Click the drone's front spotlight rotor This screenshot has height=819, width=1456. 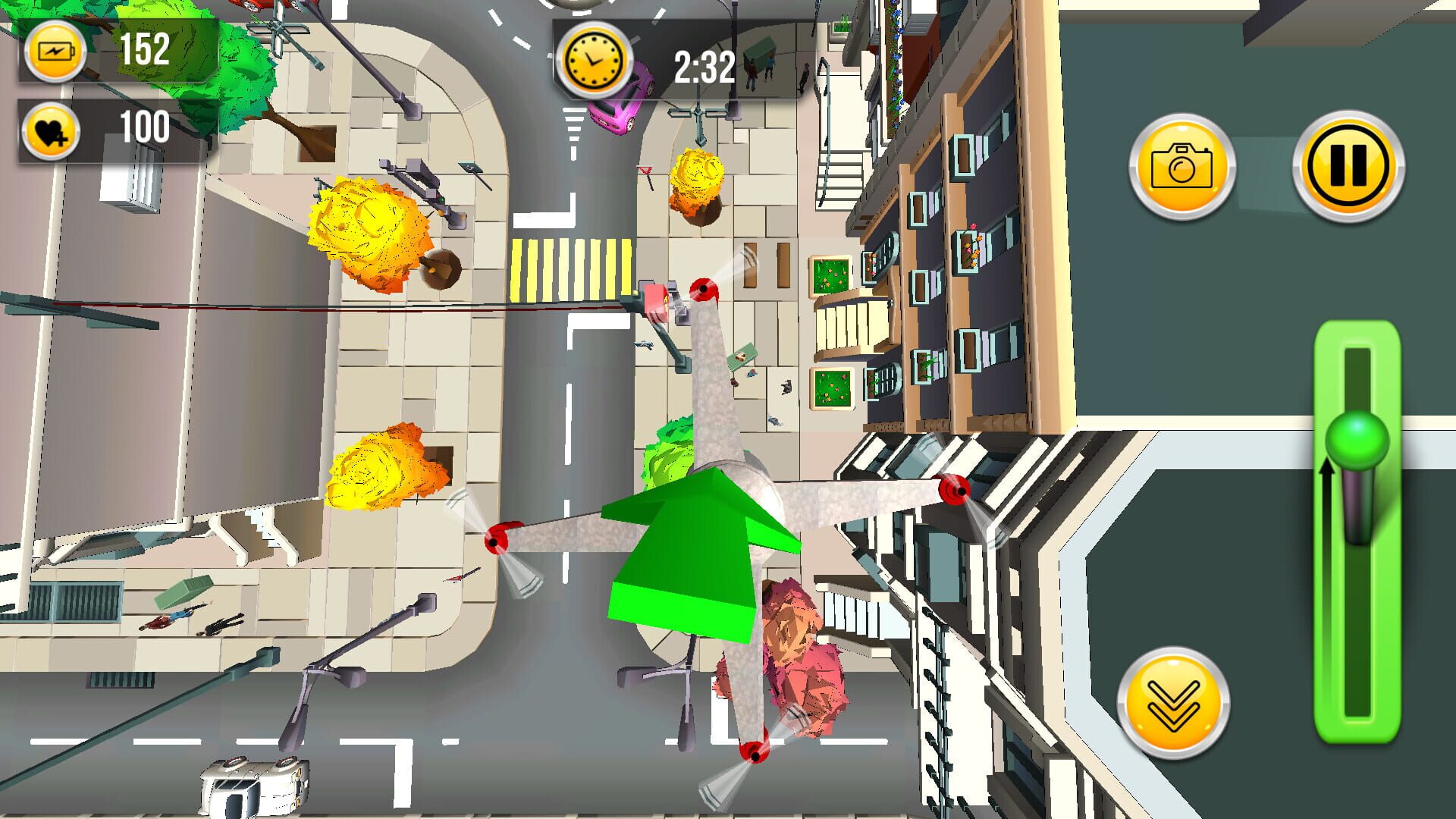[705, 289]
